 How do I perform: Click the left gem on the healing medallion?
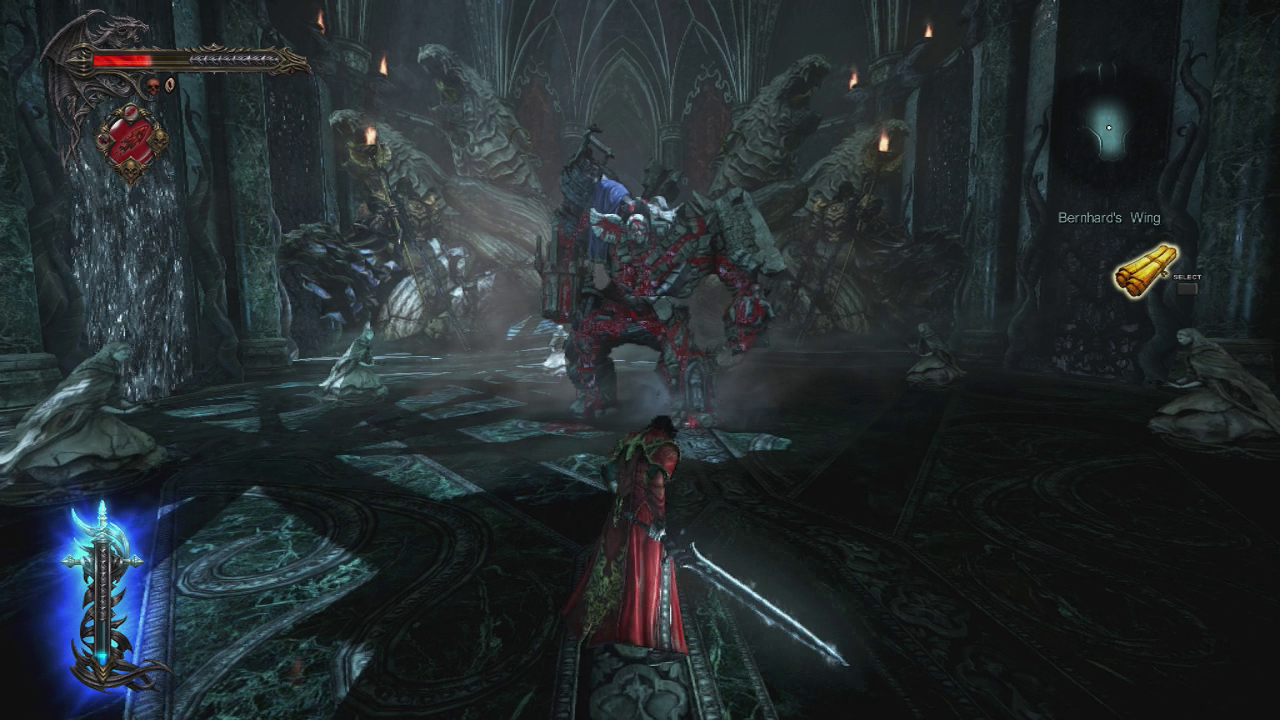coord(103,140)
